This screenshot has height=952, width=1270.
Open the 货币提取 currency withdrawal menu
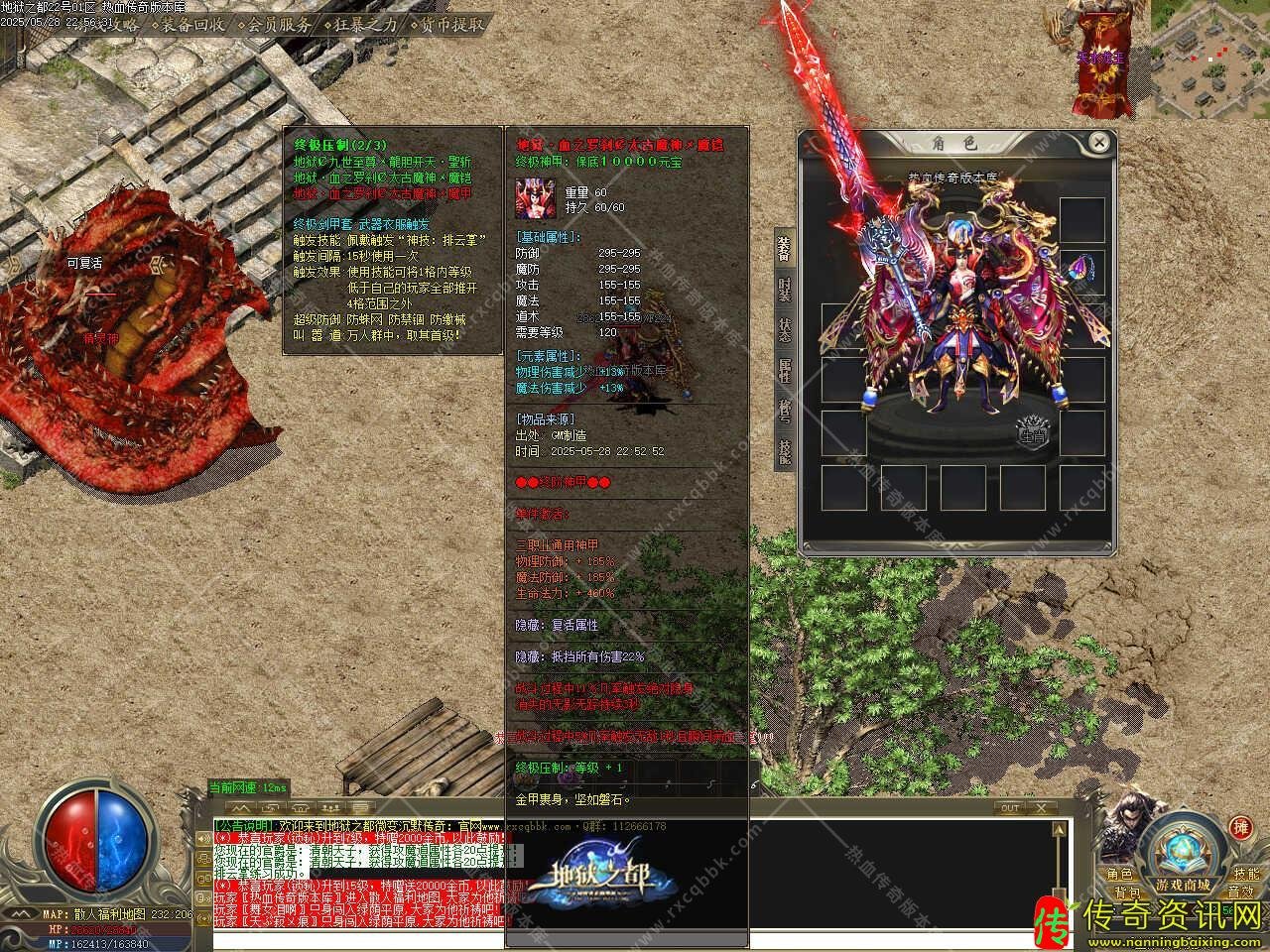pos(451,25)
